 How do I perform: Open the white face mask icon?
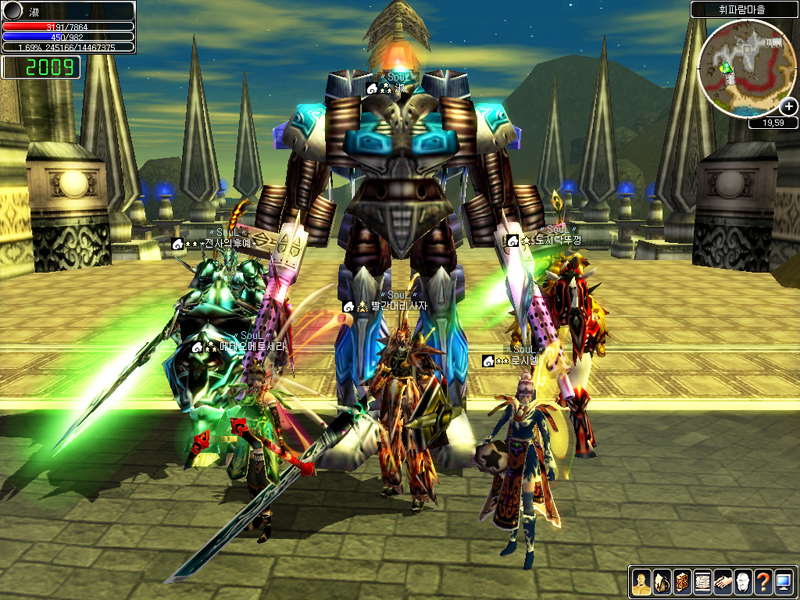pos(742,582)
